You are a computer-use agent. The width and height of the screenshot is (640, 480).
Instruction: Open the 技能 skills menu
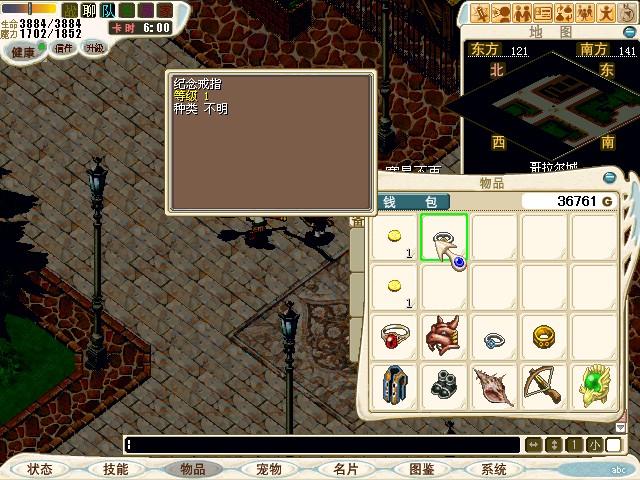point(115,469)
